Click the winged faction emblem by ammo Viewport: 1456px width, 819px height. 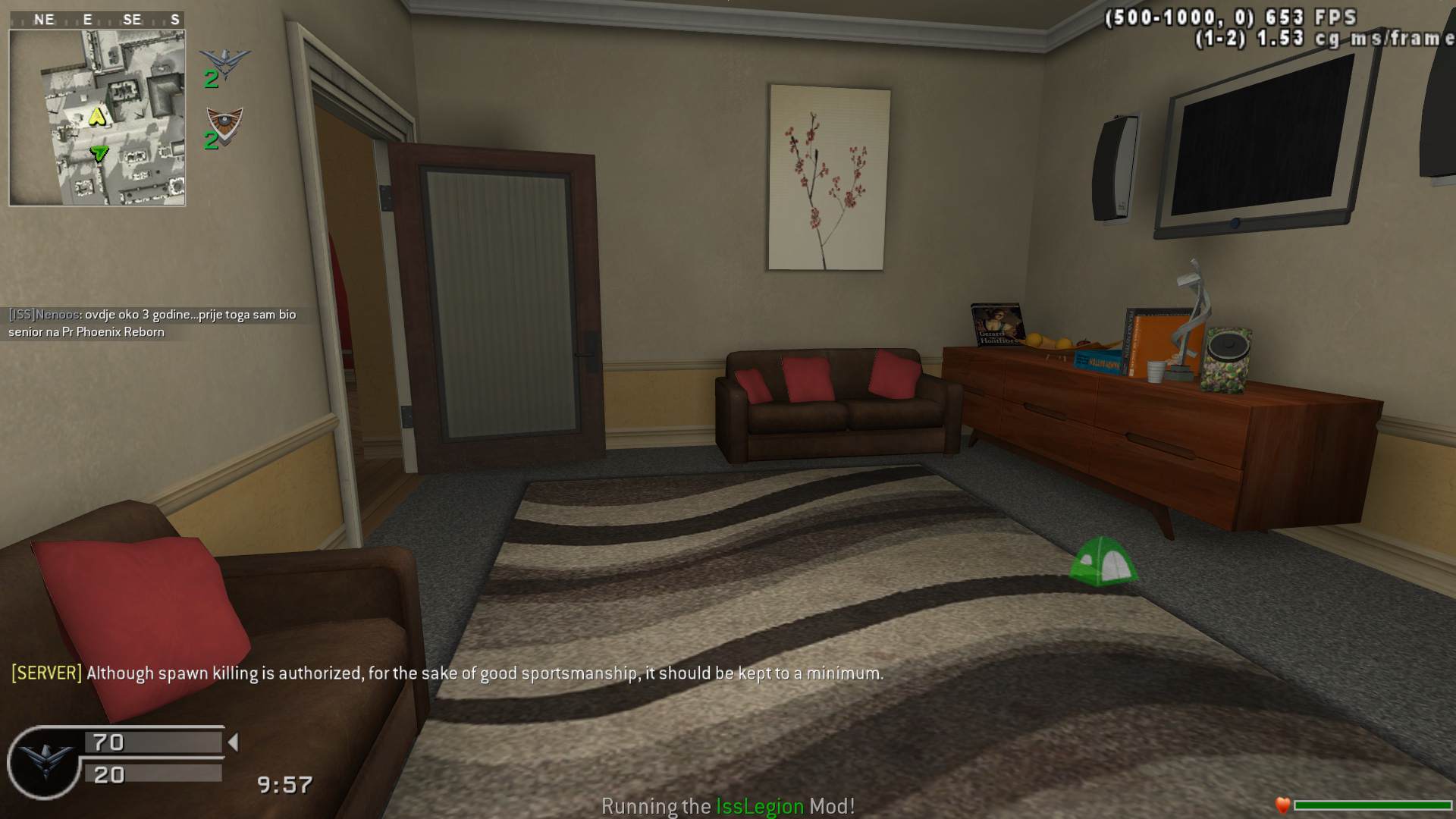(45, 762)
